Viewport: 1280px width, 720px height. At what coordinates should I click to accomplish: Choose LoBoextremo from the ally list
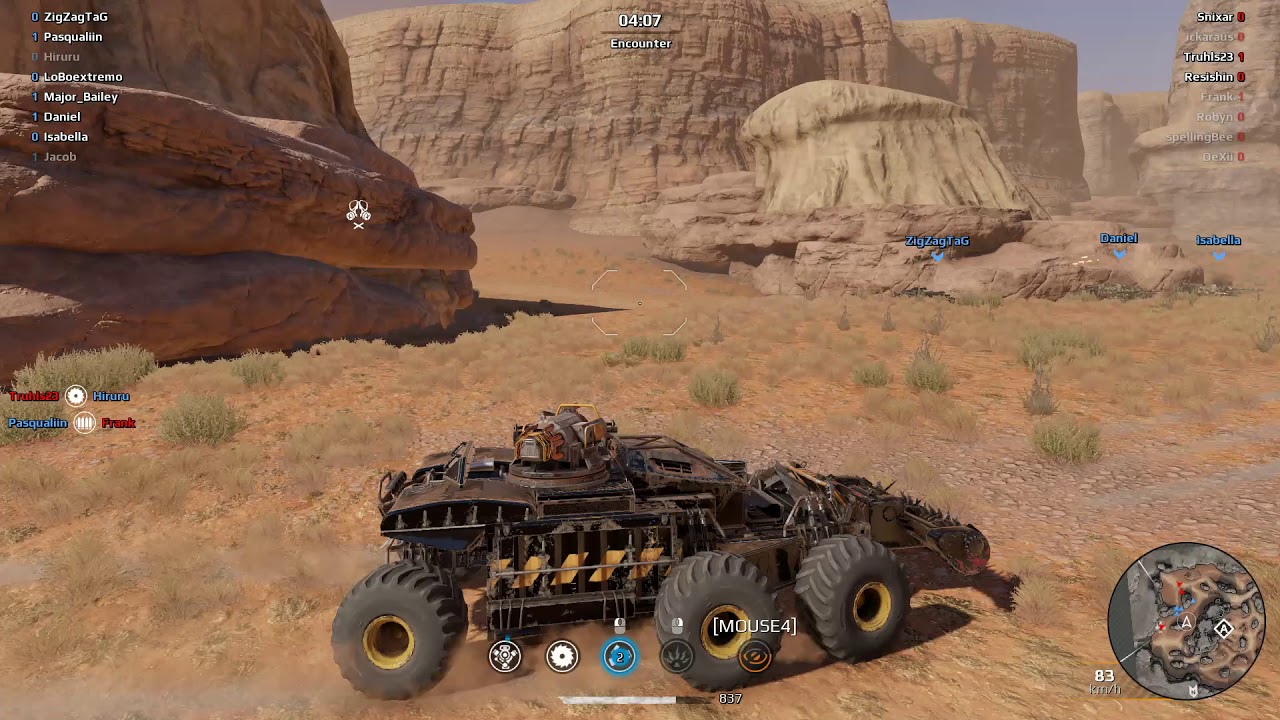click(82, 77)
